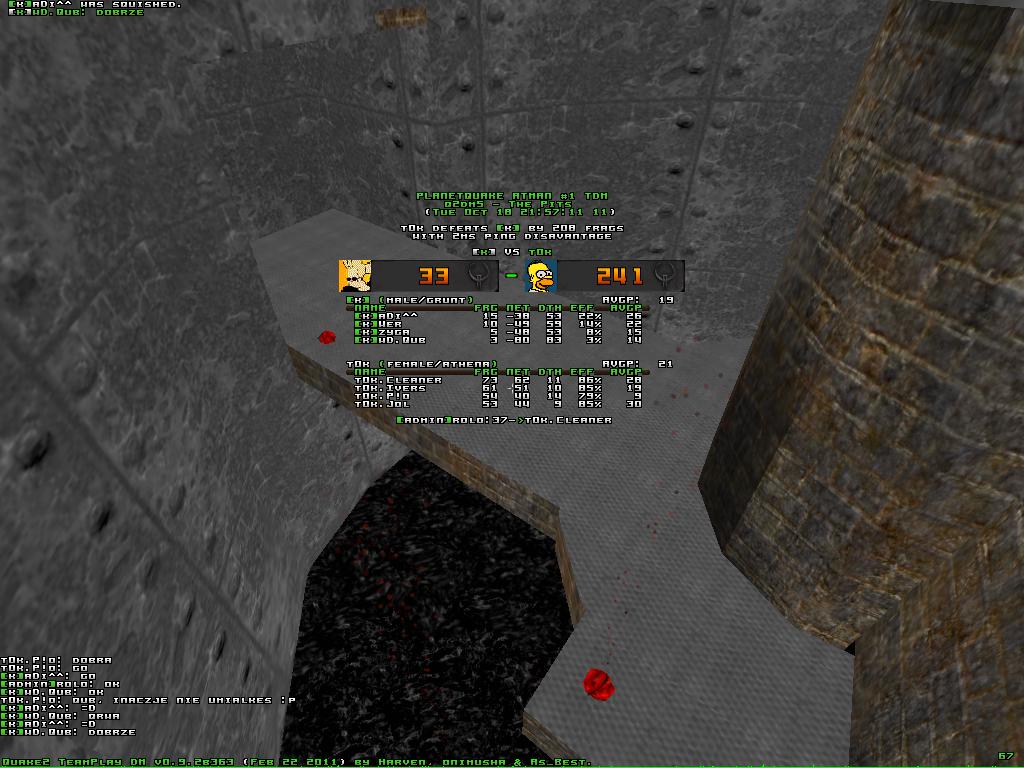Select the [K]zyga player row

510,332
